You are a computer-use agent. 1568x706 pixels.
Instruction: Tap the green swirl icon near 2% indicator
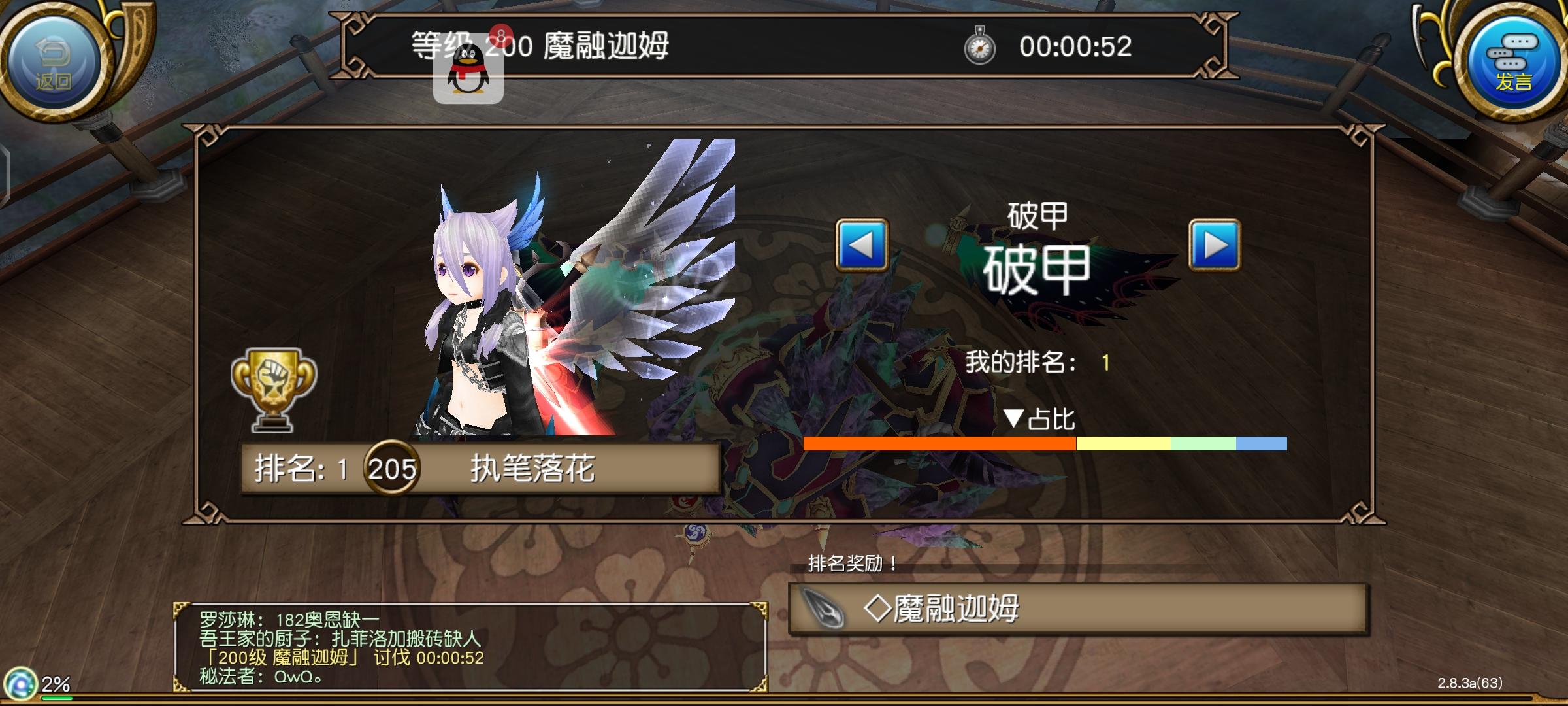(20, 682)
